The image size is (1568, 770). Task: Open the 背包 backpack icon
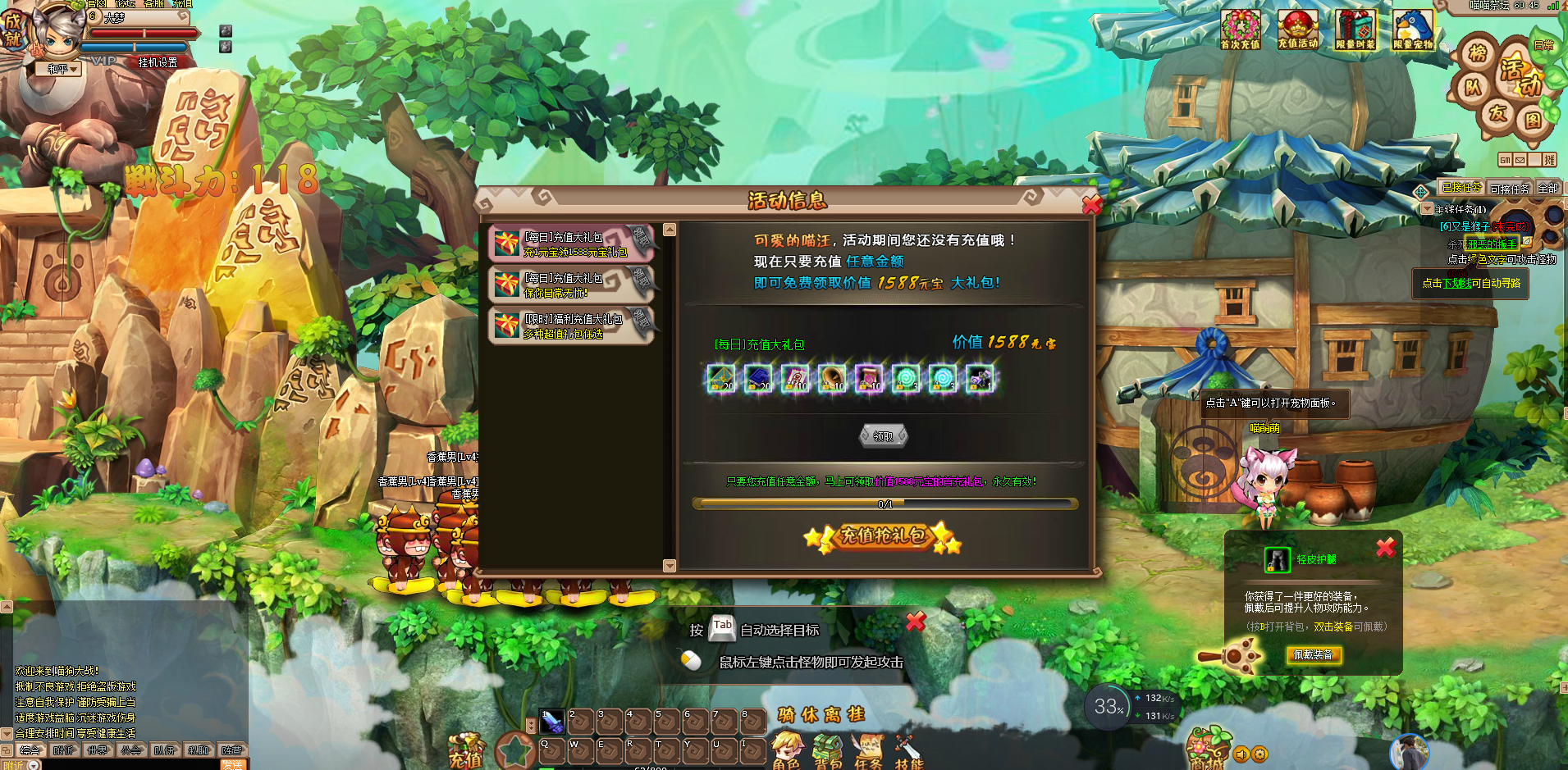pos(827,750)
